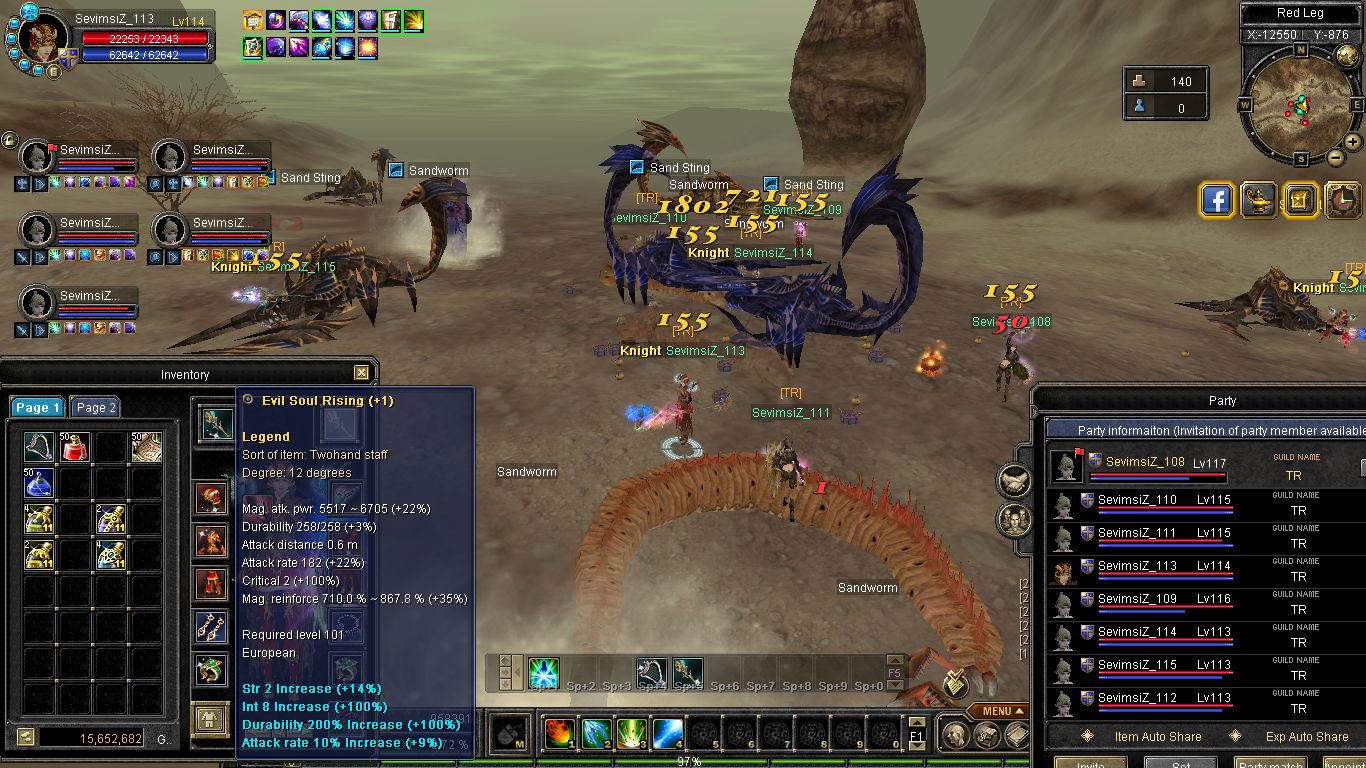Open the avatar equipment button in inventory
The image size is (1366, 768).
(x=210, y=719)
